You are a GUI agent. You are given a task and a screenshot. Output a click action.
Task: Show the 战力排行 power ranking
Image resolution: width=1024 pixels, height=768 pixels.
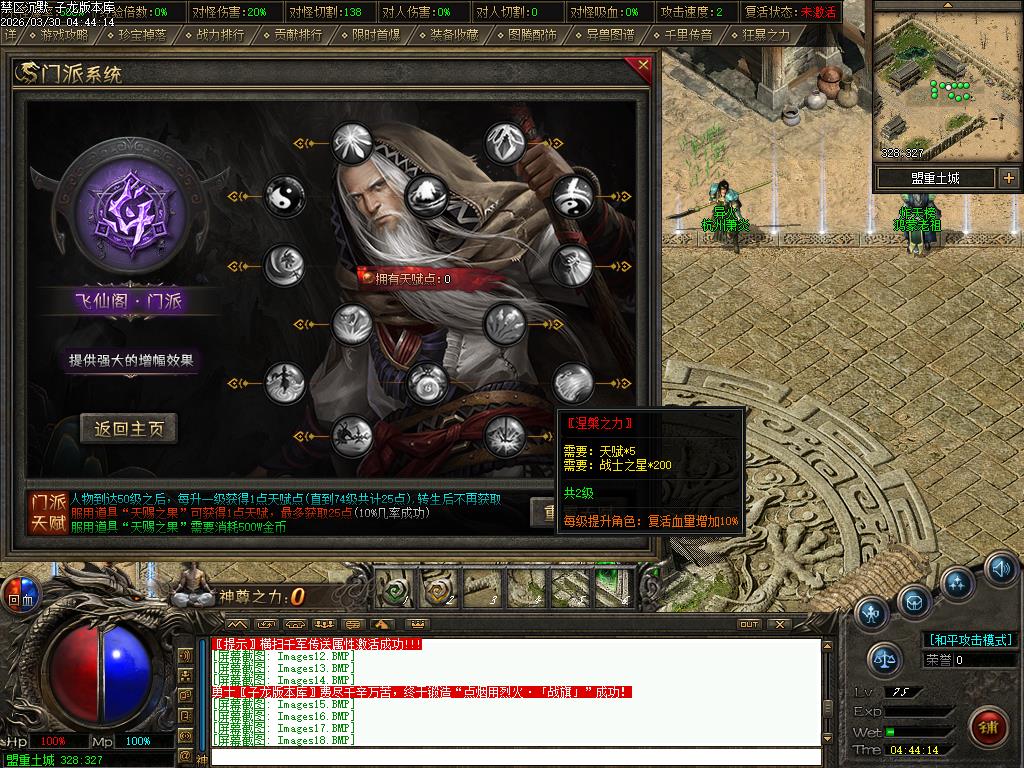(x=220, y=34)
